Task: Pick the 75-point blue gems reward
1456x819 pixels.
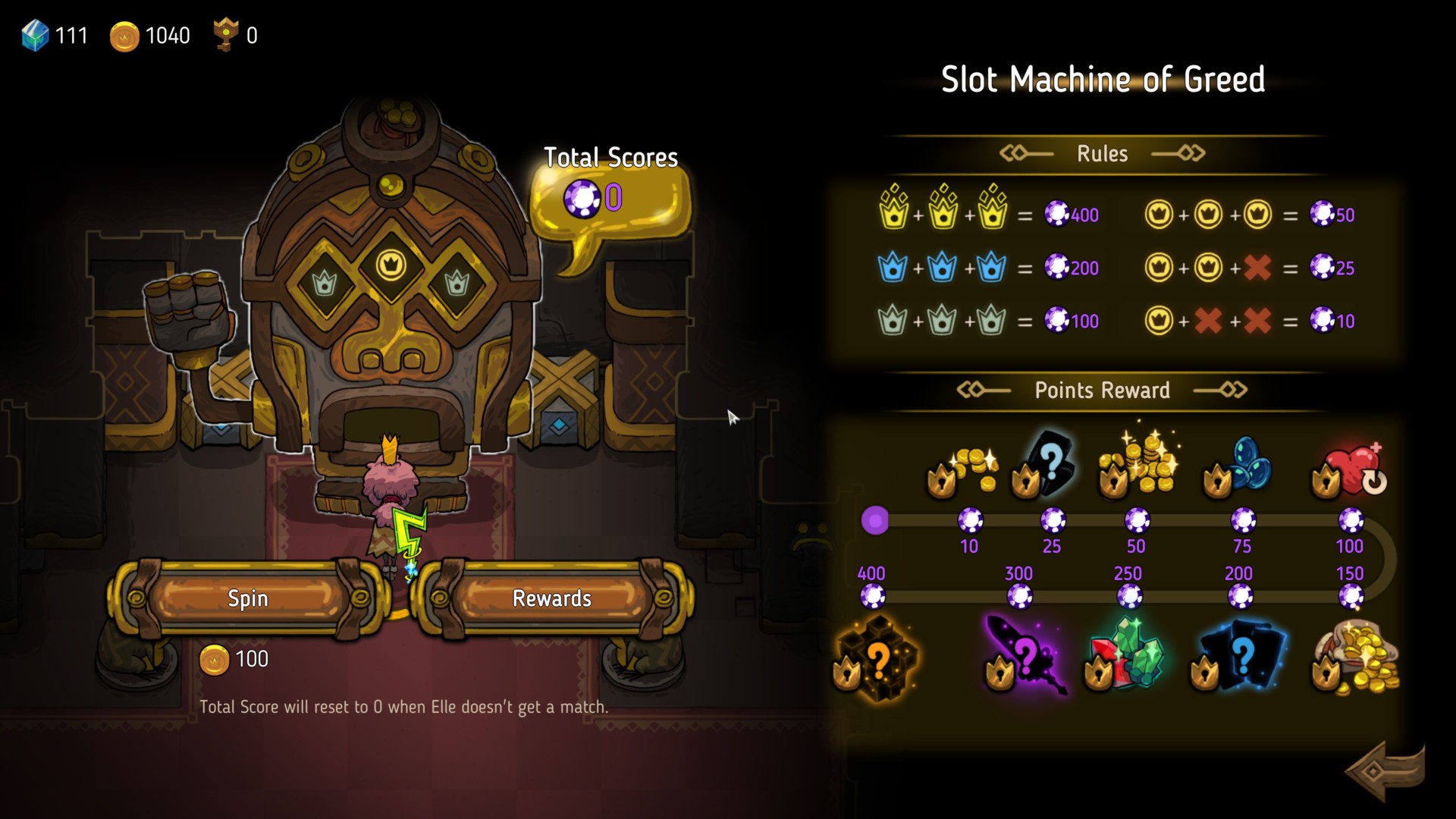Action: [x=1239, y=468]
